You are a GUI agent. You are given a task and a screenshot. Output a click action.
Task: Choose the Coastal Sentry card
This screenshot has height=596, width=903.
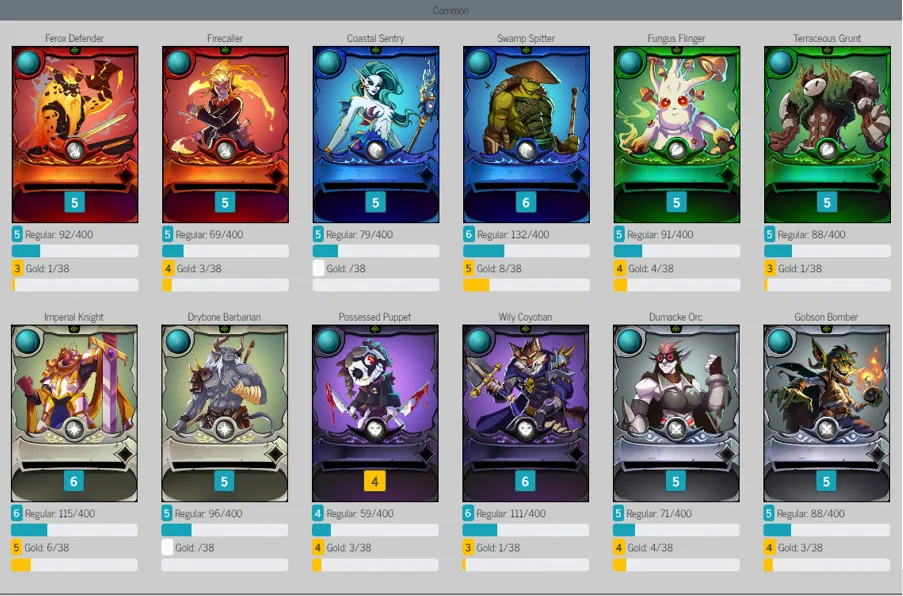click(375, 134)
